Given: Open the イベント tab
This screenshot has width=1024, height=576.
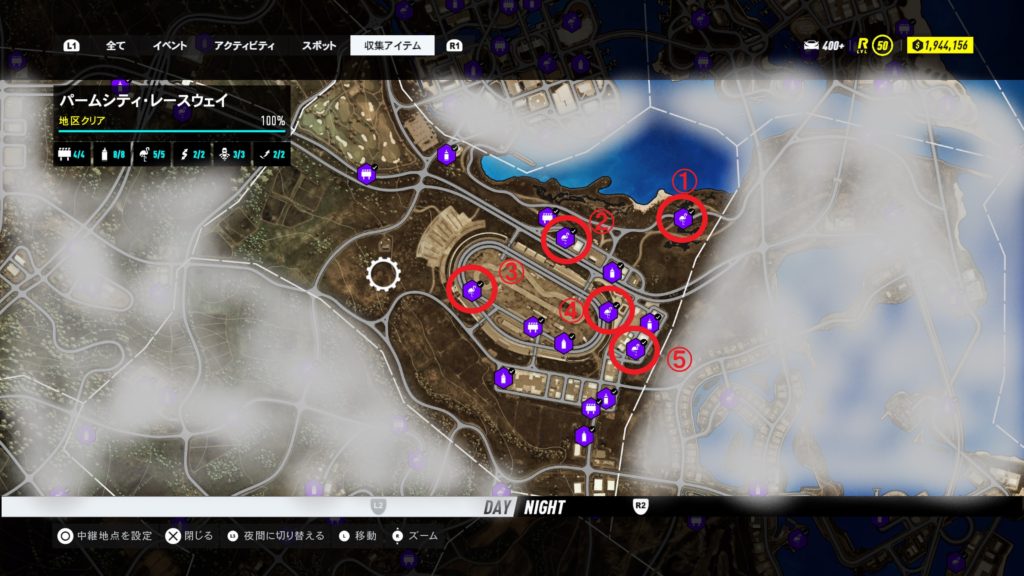Looking at the screenshot, I should point(170,46).
